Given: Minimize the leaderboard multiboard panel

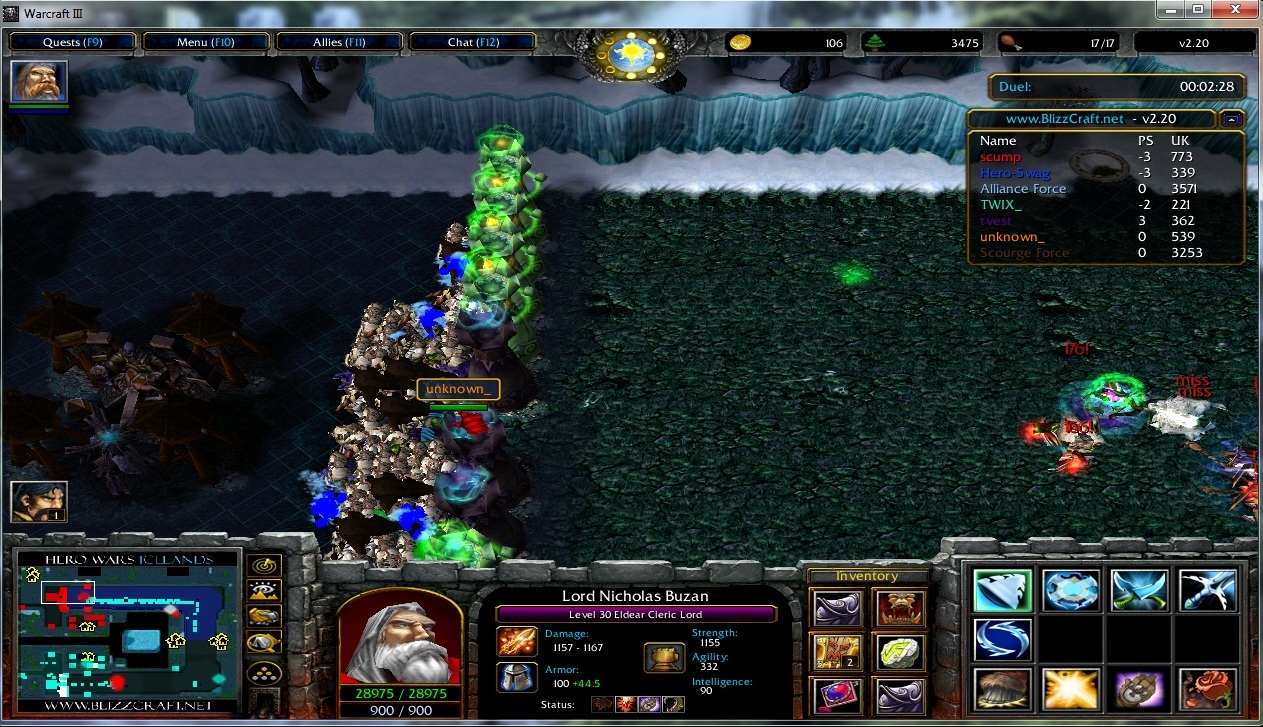Looking at the screenshot, I should pyautogui.click(x=1232, y=119).
